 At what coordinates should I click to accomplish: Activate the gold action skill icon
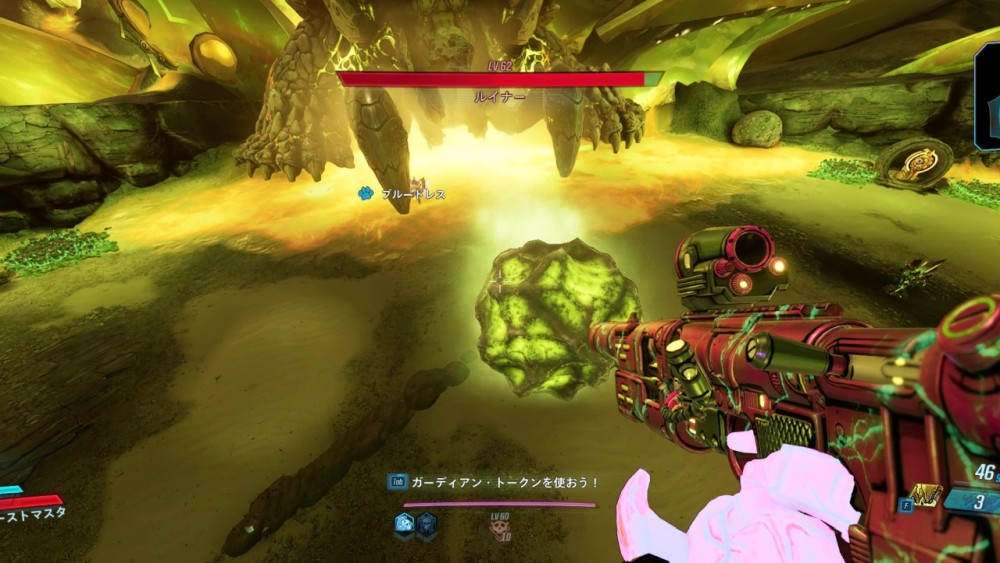926,495
